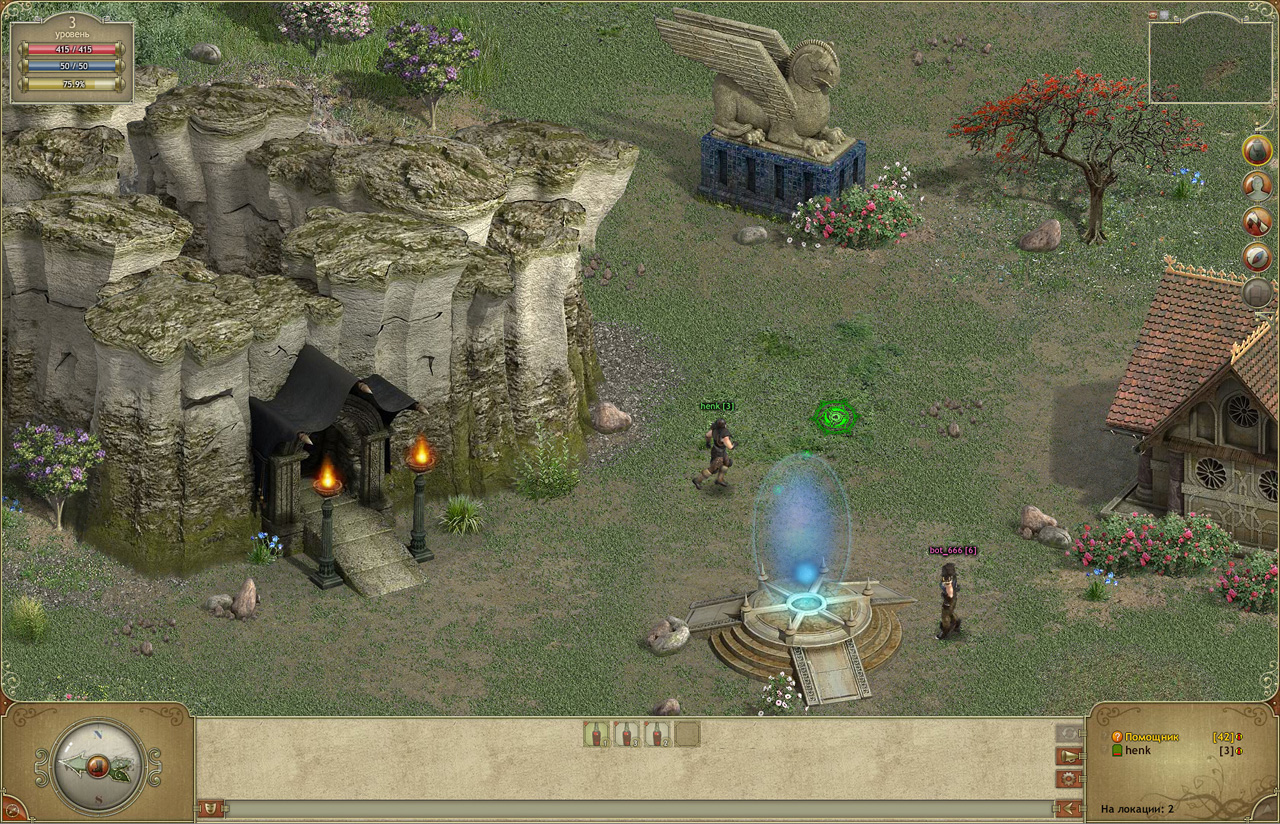Click the compass center button

click(98, 767)
